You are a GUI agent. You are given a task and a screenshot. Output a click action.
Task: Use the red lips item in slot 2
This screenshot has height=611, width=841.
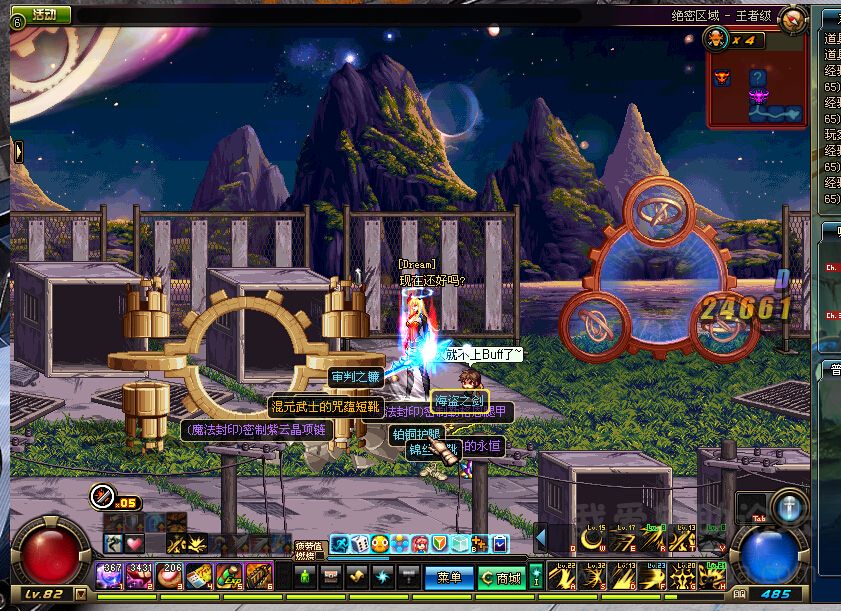[140, 576]
